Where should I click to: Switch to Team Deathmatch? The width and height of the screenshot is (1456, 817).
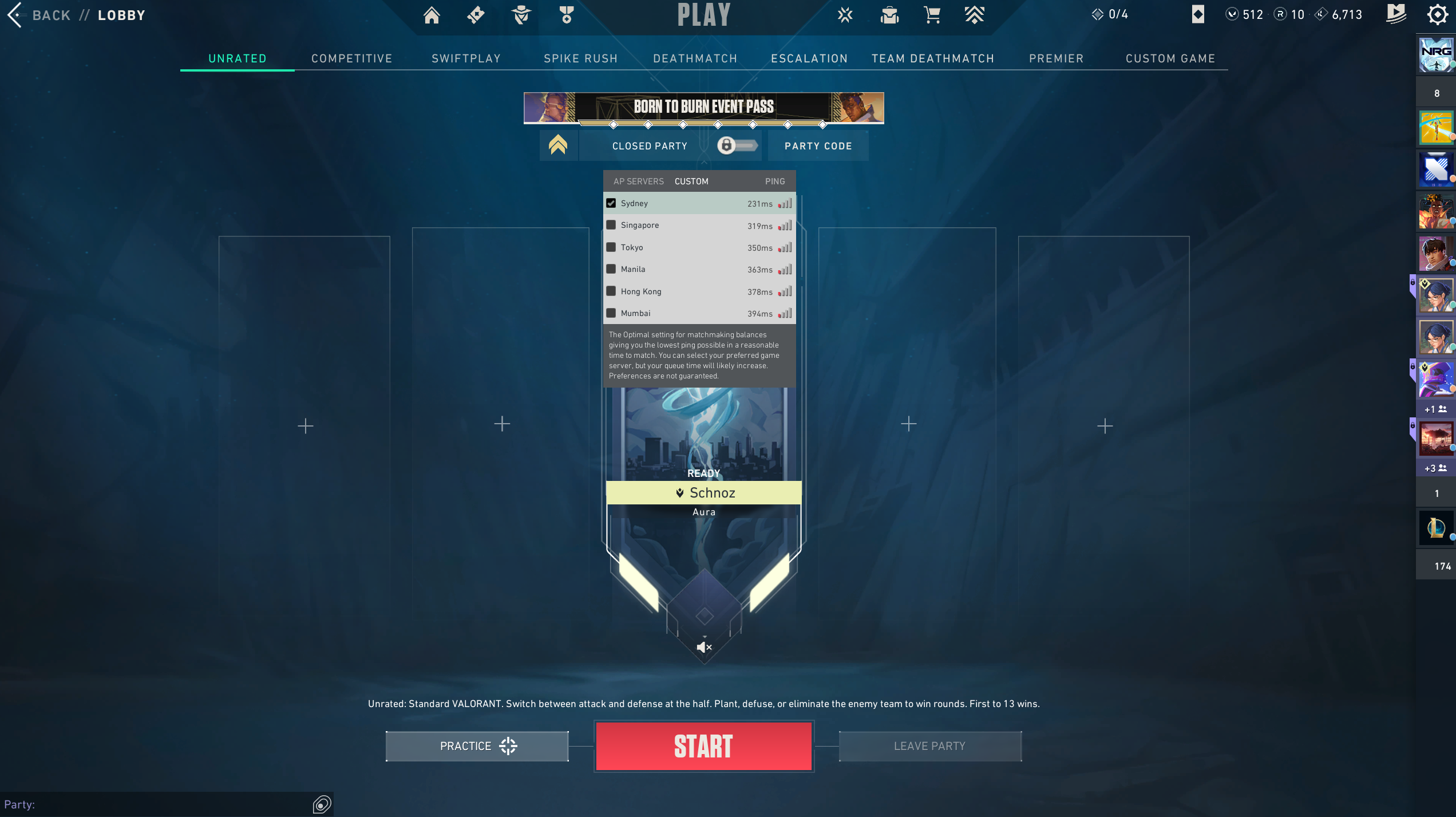pos(932,58)
